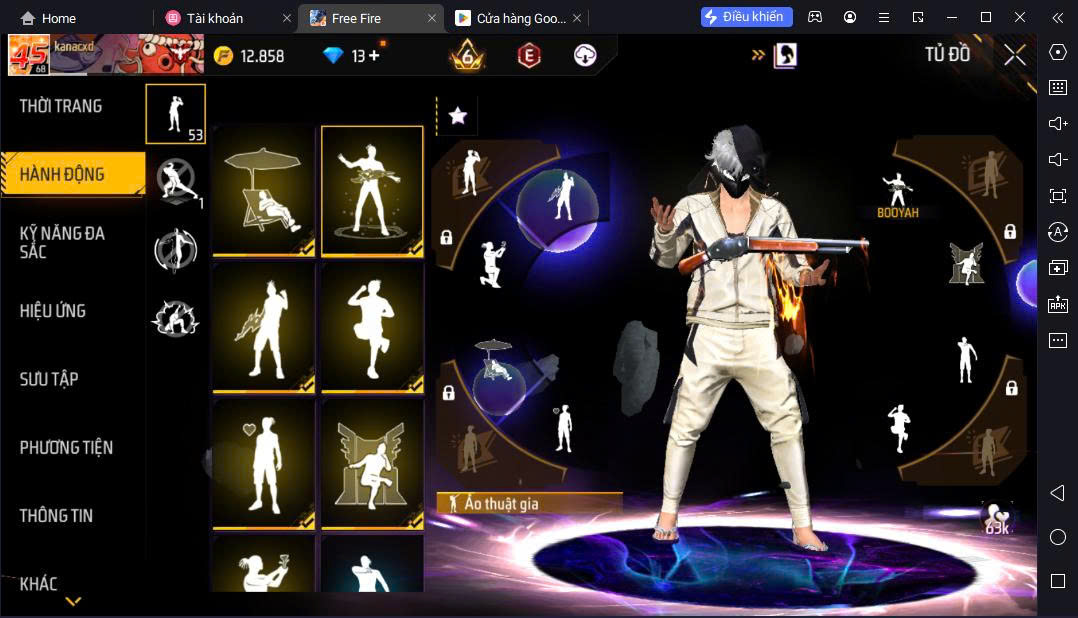Viewport: 1078px width, 618px height.
Task: Select the beach chair umbrella emote
Action: tap(264, 190)
